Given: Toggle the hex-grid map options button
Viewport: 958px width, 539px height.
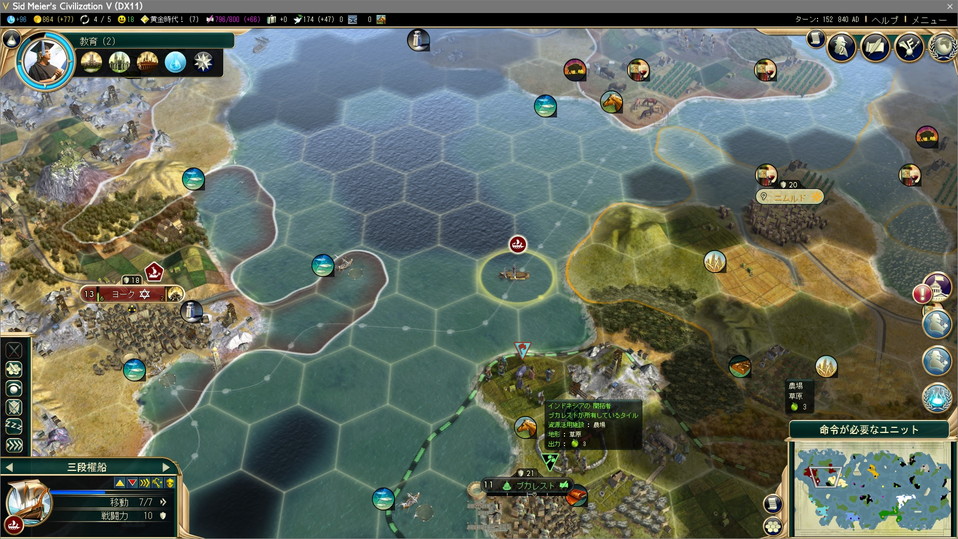Looking at the screenshot, I should [x=773, y=526].
